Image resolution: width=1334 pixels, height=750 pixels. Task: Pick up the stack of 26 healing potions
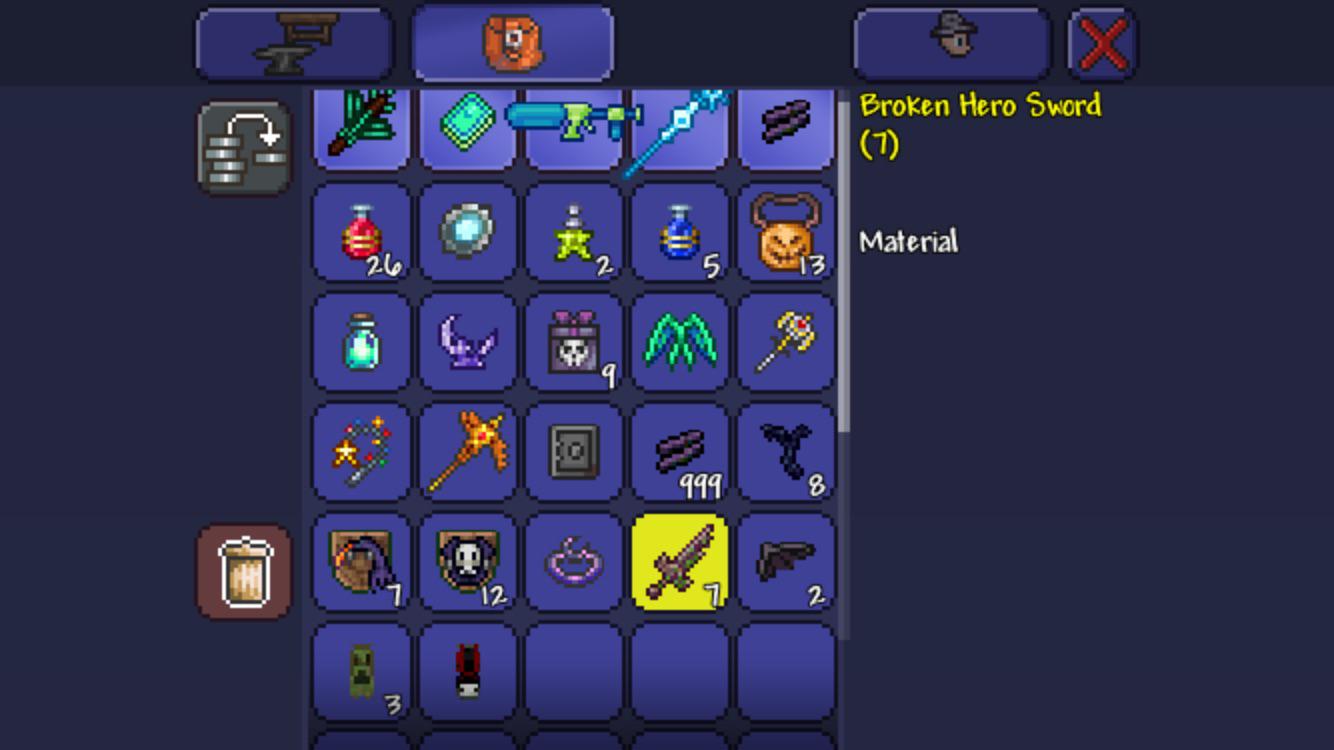click(x=360, y=235)
